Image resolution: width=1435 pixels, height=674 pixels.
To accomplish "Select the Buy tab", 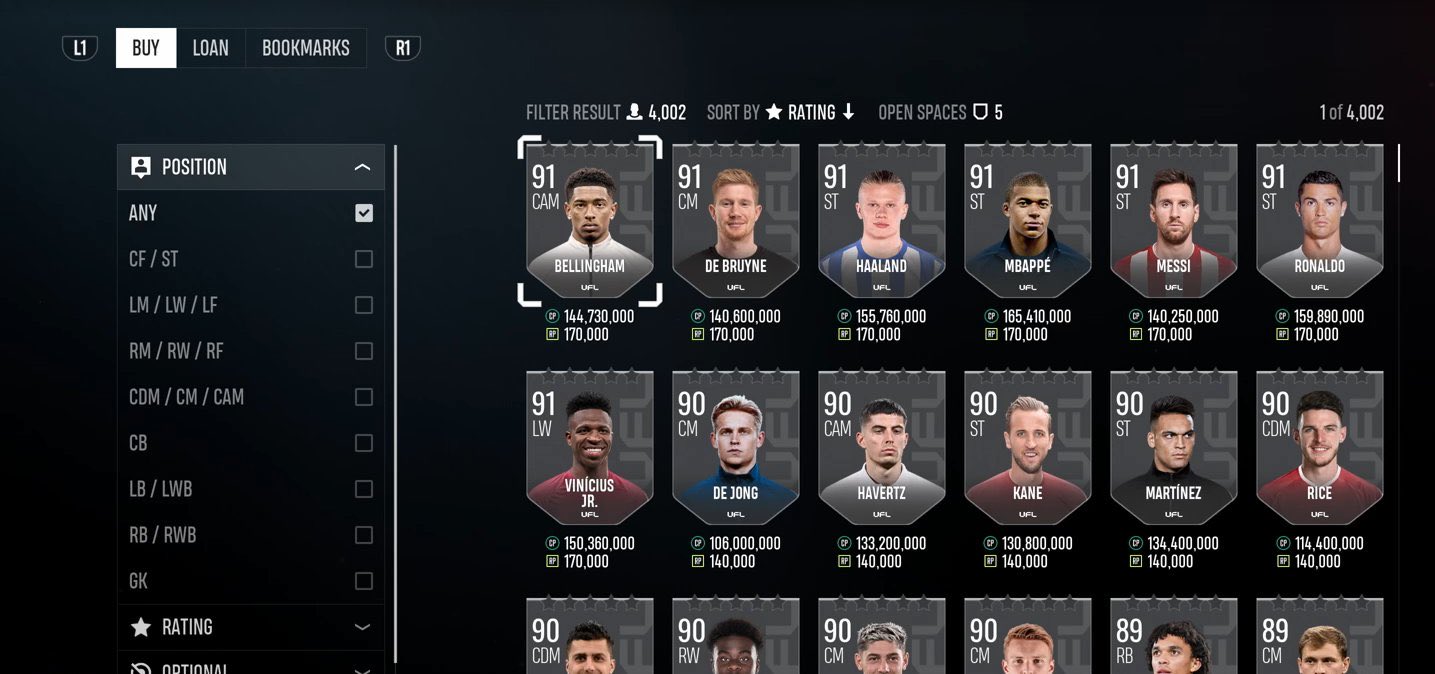I will pyautogui.click(x=146, y=48).
